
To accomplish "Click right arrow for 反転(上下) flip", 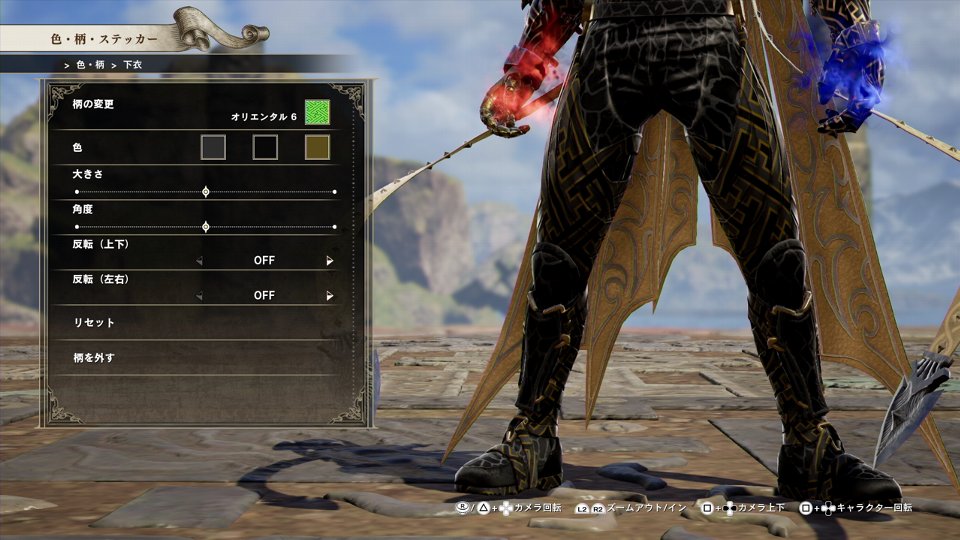I will tap(329, 261).
